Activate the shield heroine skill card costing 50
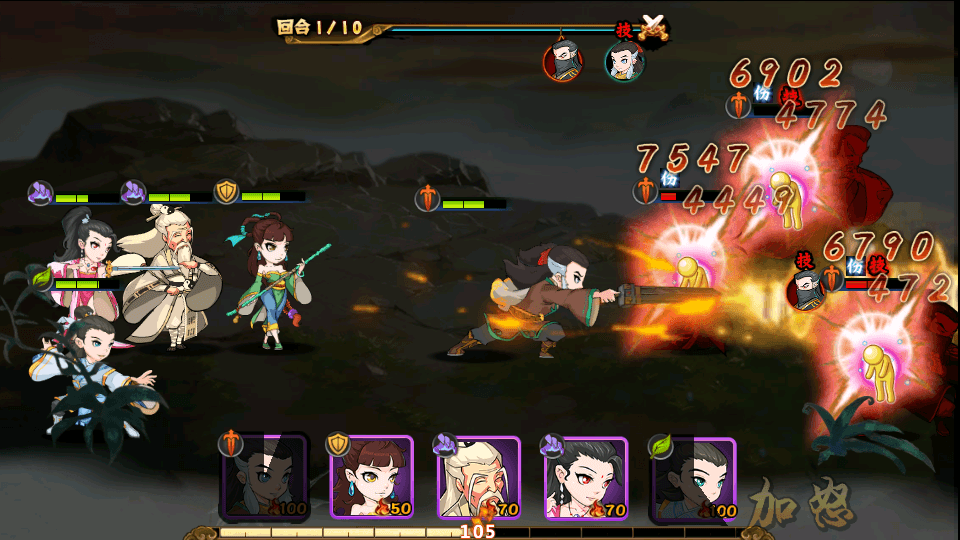Image resolution: width=960 pixels, height=540 pixels. pyautogui.click(x=371, y=478)
